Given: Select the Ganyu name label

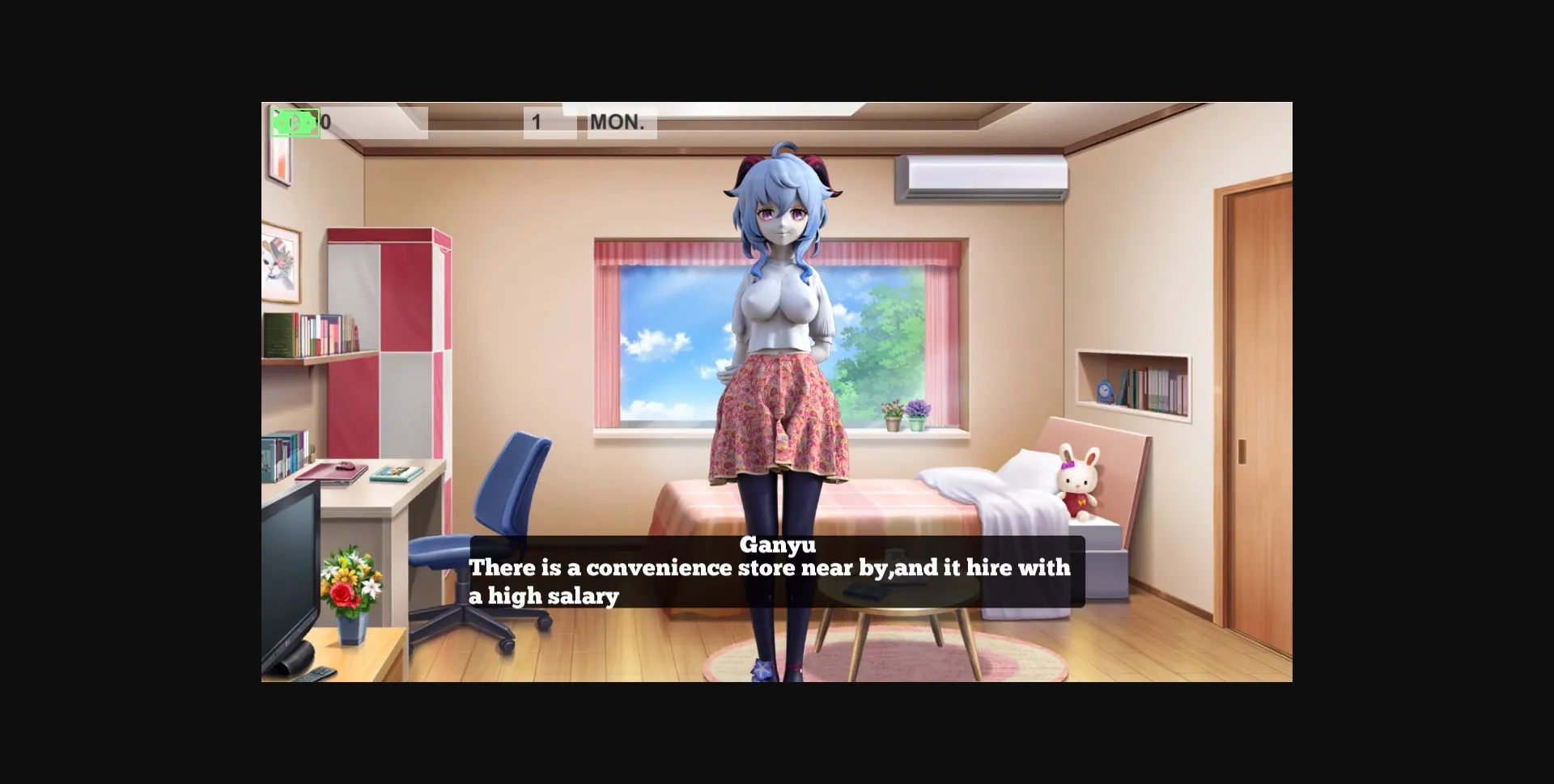Looking at the screenshot, I should [x=777, y=547].
